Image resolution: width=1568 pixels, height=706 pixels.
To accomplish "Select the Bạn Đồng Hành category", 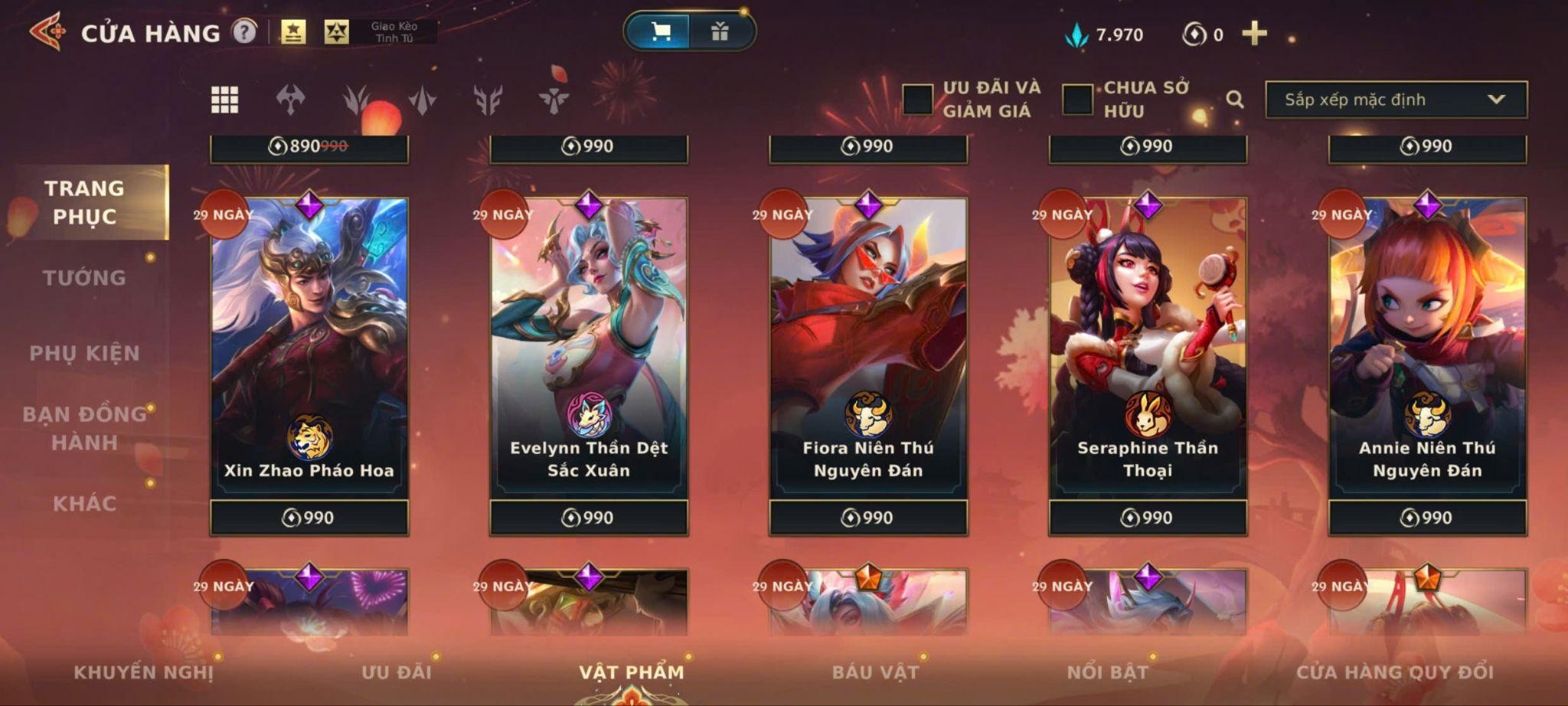I will tap(84, 428).
